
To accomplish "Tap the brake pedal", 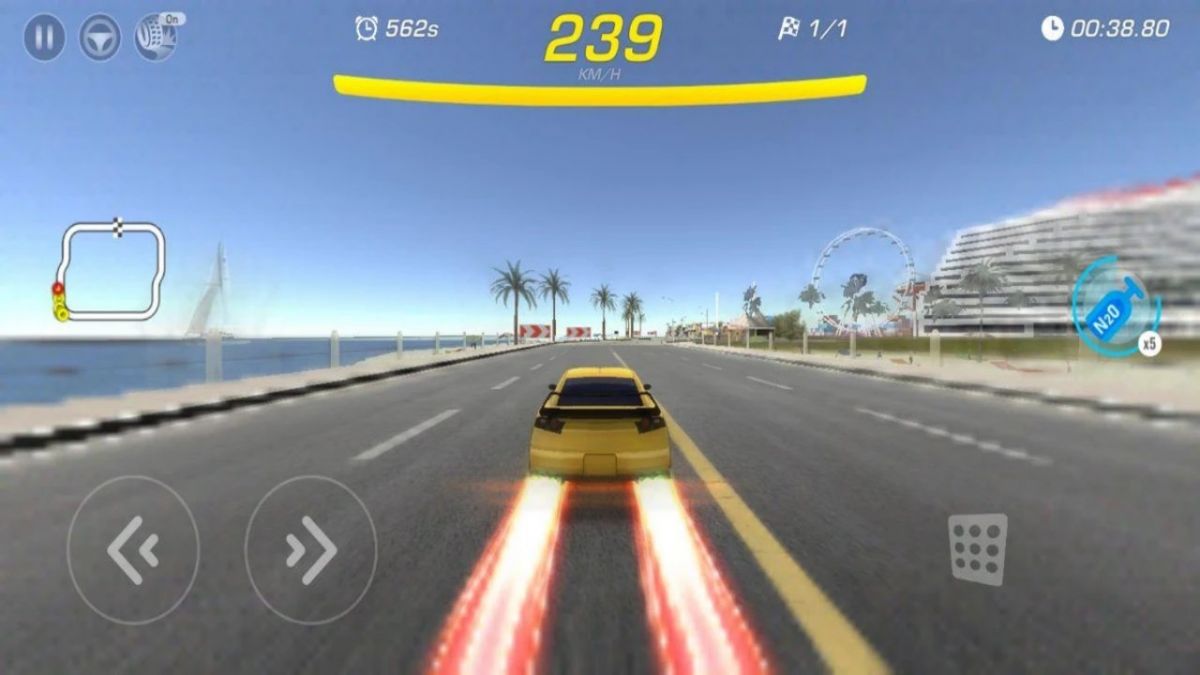I will [x=977, y=549].
